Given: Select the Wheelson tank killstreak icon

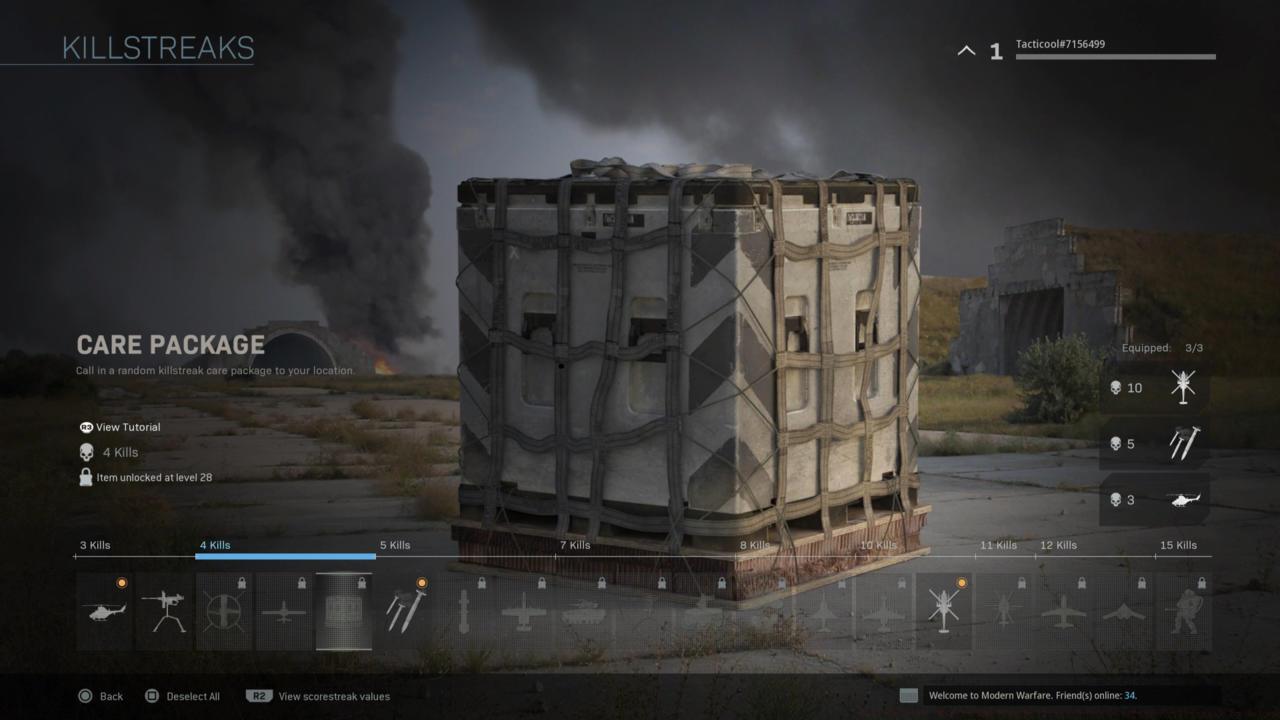Looking at the screenshot, I should (584, 611).
